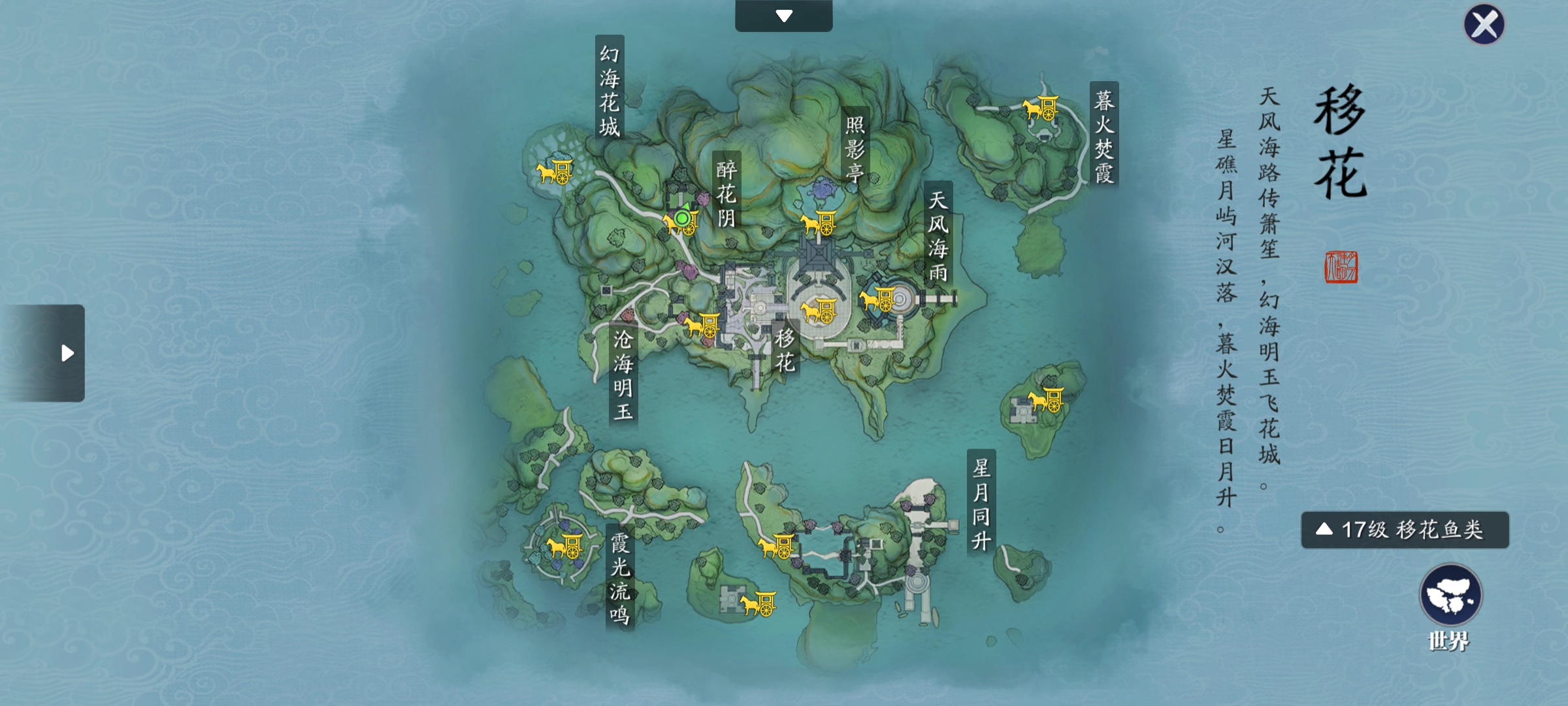Click the green player location marker
The height and width of the screenshot is (706, 1568).
pos(683,218)
